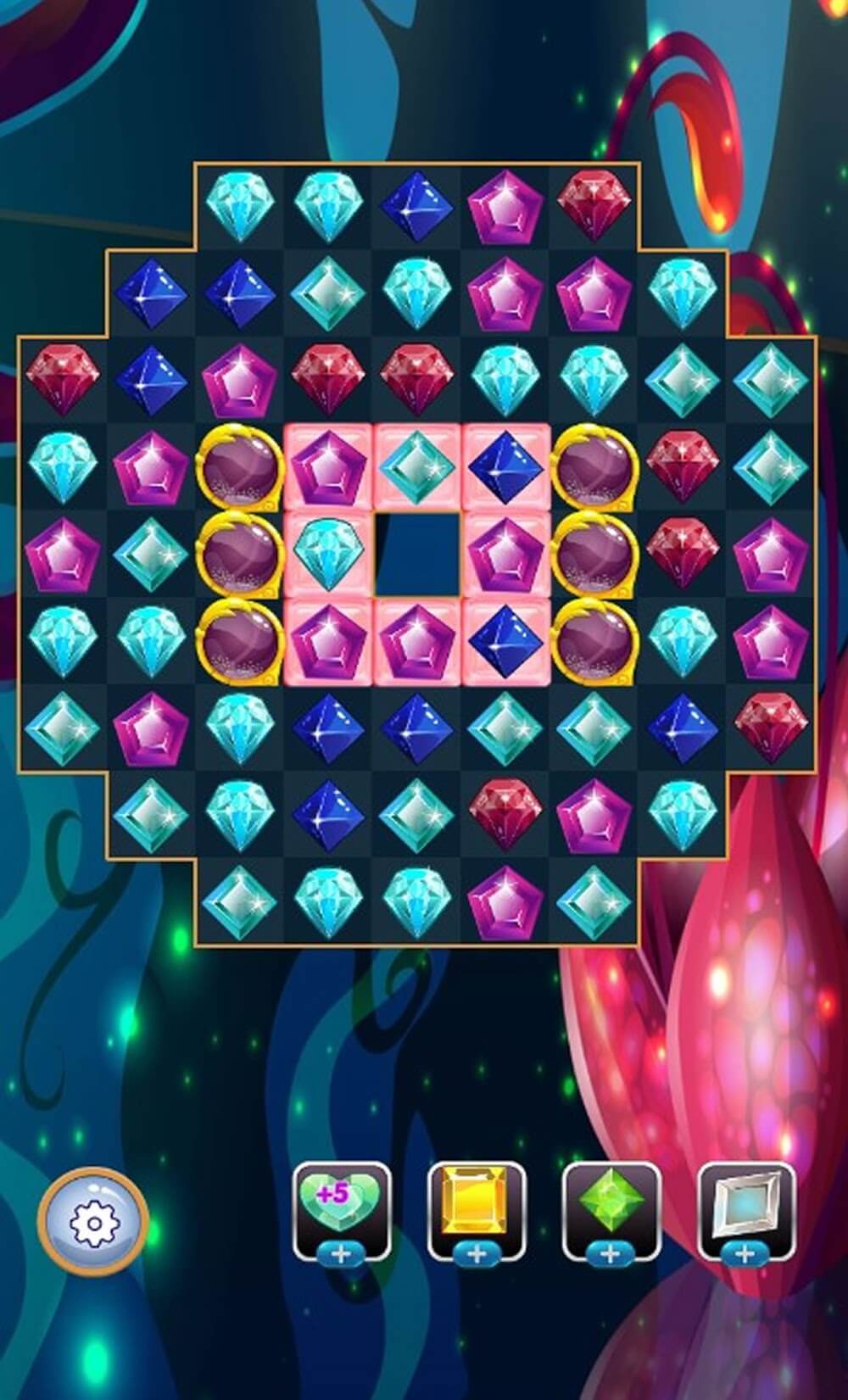Activate the +5 heart booster
848x1400 pixels.
pos(342,1204)
